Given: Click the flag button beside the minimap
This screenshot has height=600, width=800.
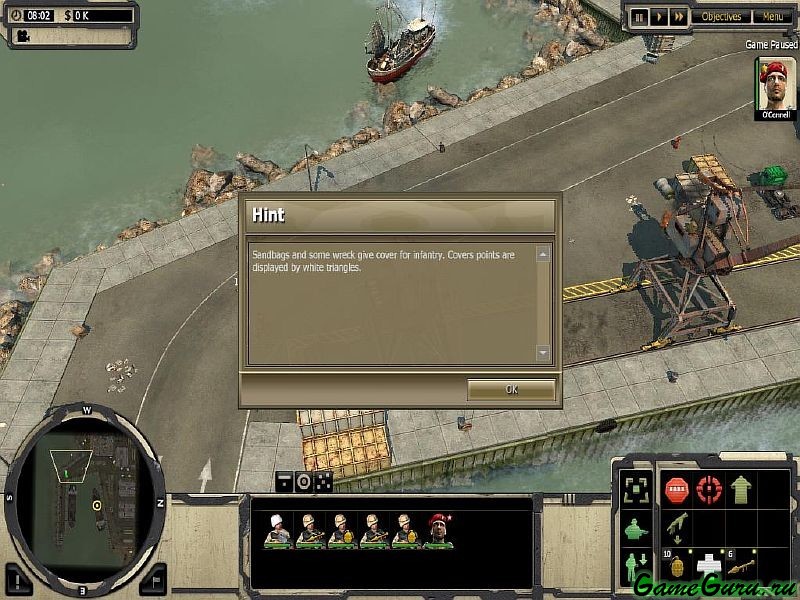Looking at the screenshot, I should (152, 577).
